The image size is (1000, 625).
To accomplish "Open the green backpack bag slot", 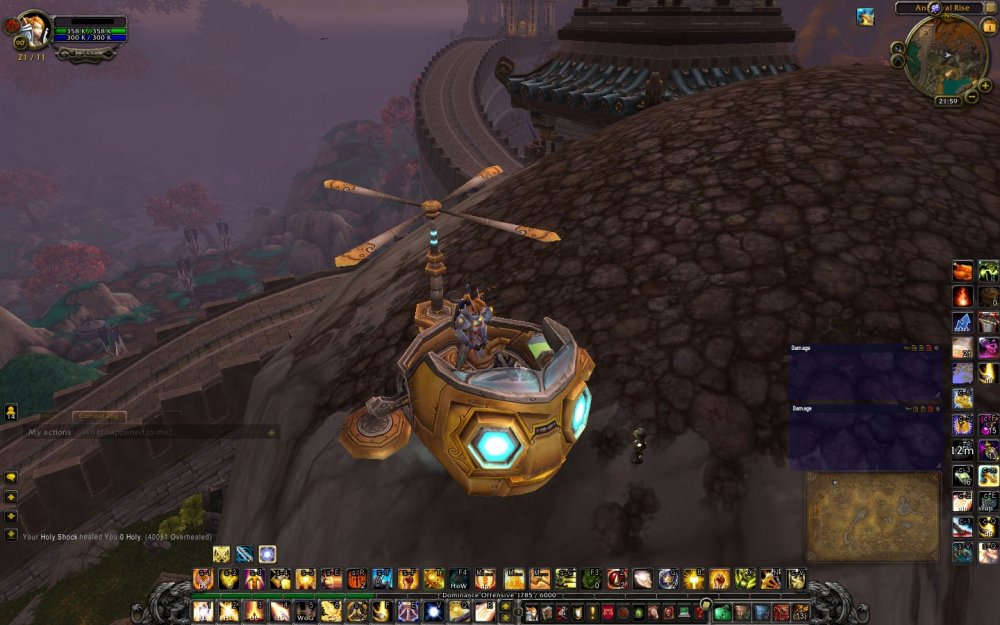I will pyautogui.click(x=721, y=612).
